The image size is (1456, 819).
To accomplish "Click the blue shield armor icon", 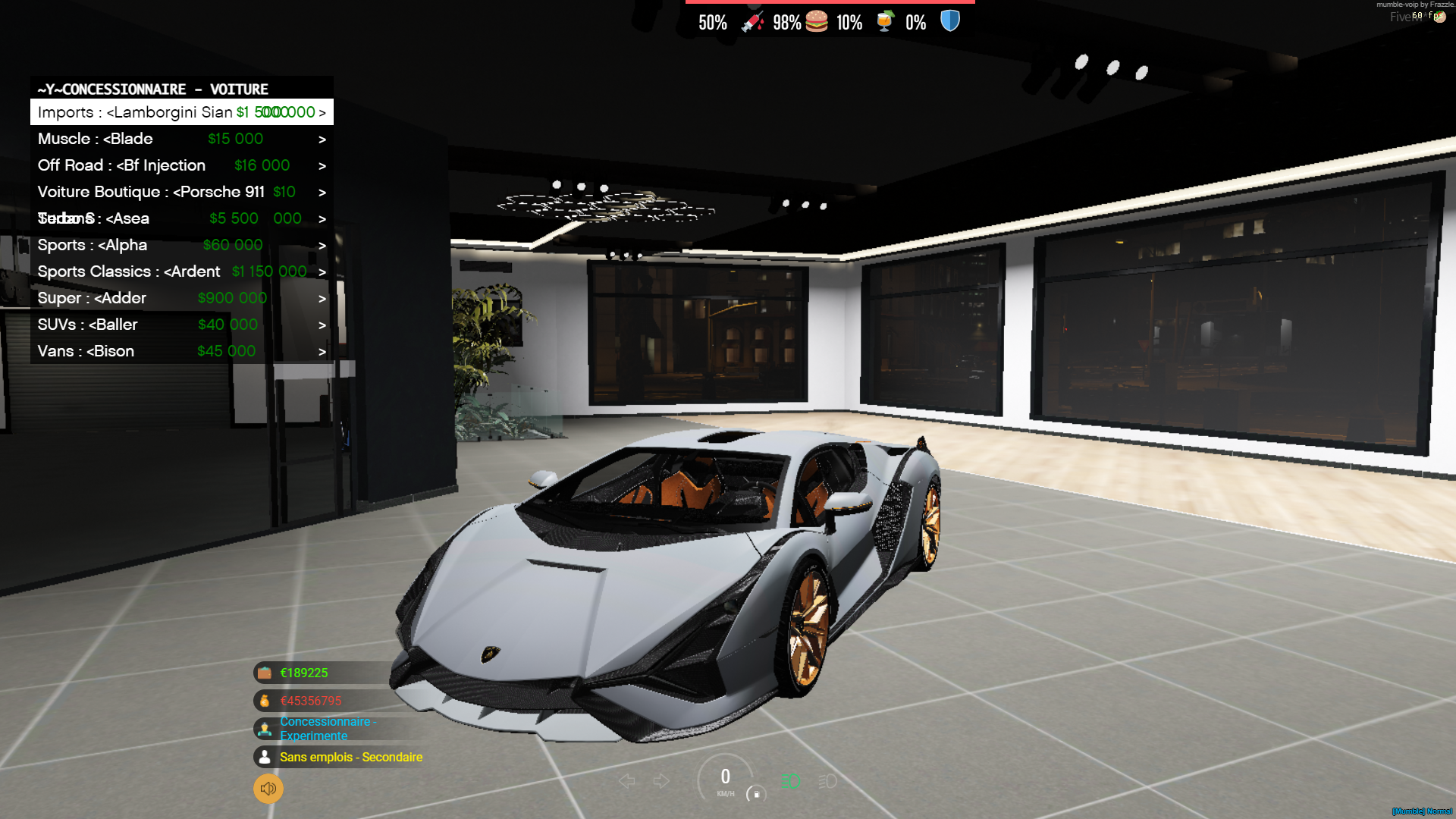I will [x=949, y=20].
